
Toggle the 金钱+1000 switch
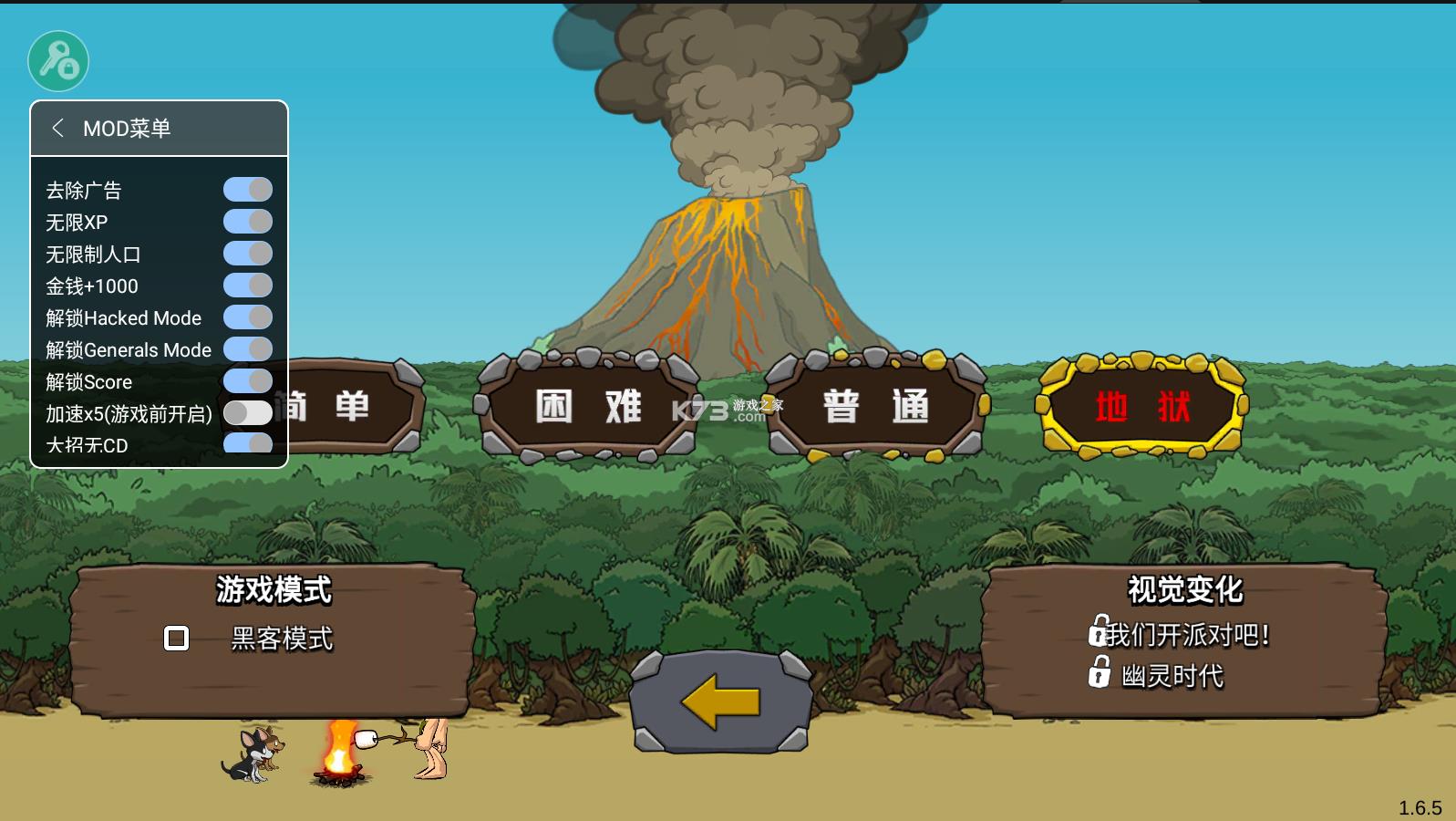coord(248,286)
